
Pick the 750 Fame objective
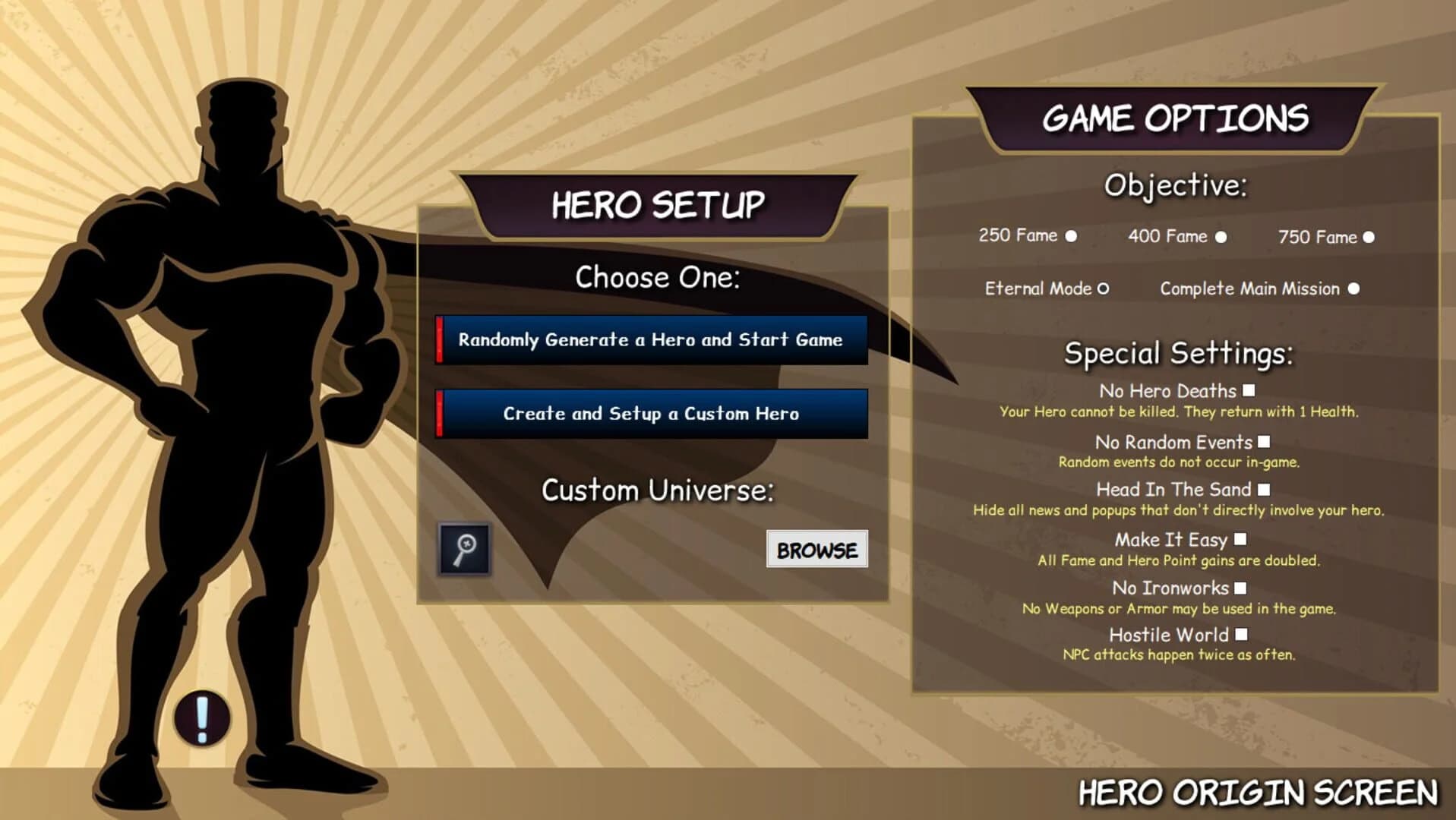tap(1368, 237)
